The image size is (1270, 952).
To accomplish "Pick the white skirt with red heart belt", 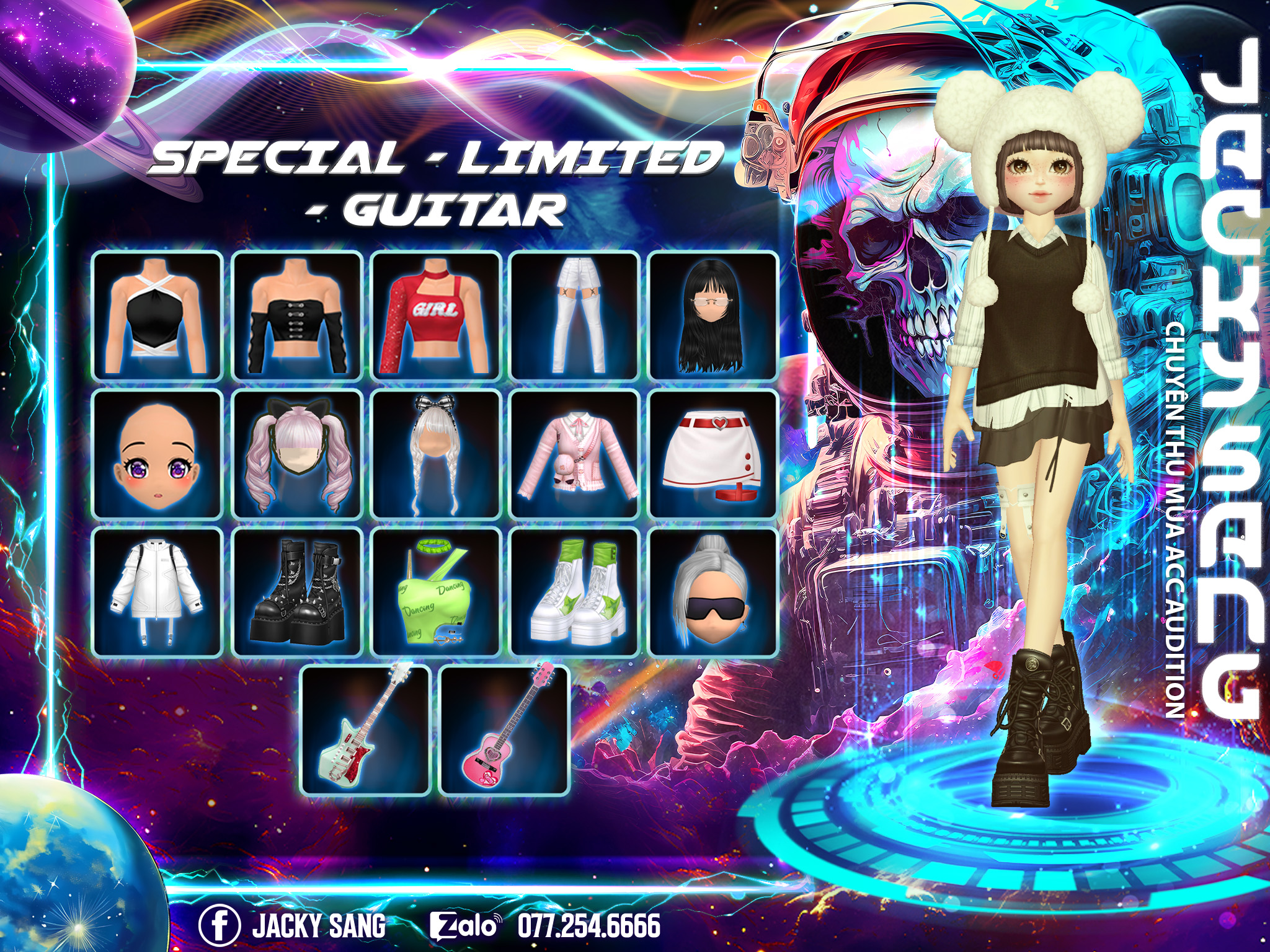I will [x=713, y=454].
